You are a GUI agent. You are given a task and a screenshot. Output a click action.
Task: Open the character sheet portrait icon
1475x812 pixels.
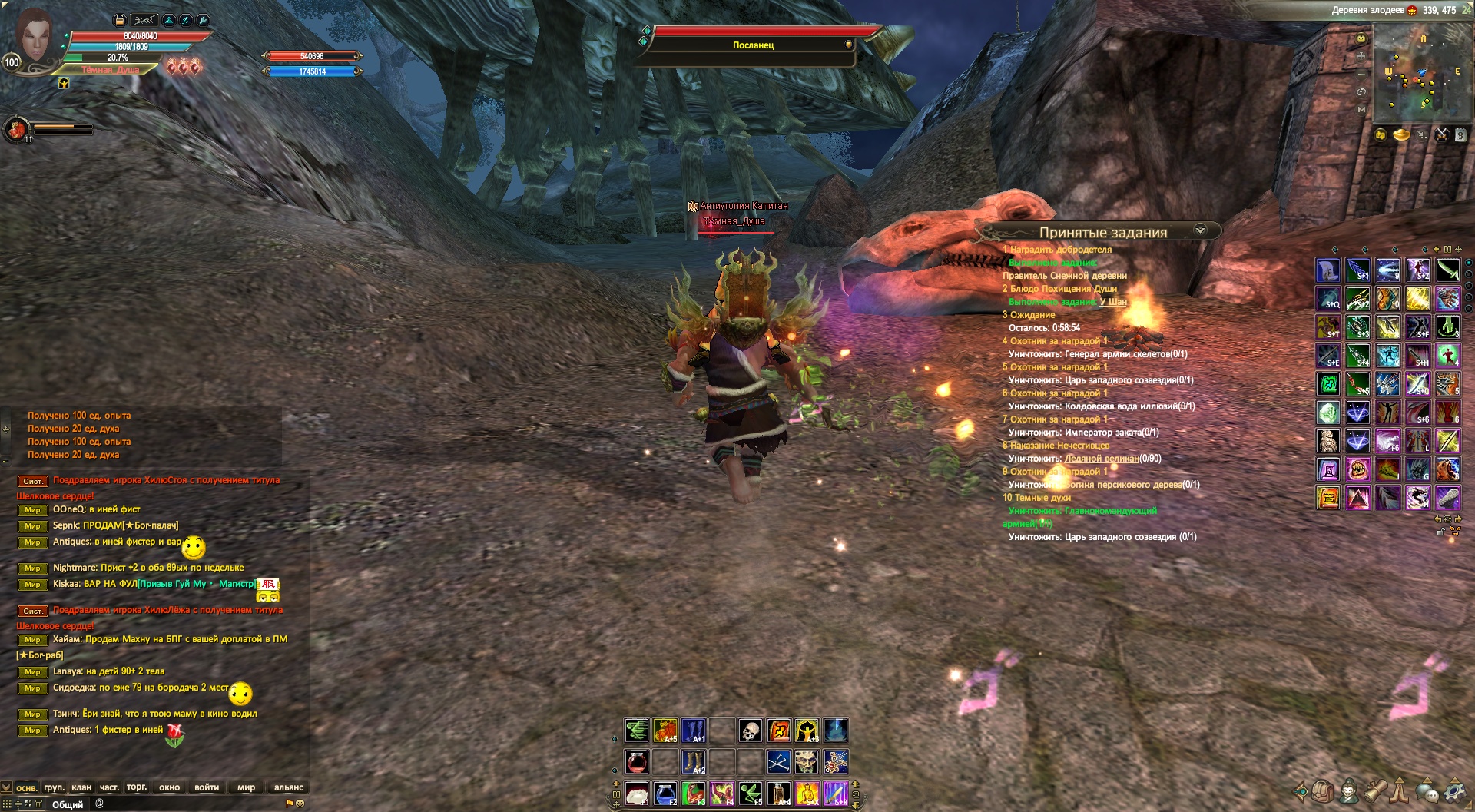1348,790
